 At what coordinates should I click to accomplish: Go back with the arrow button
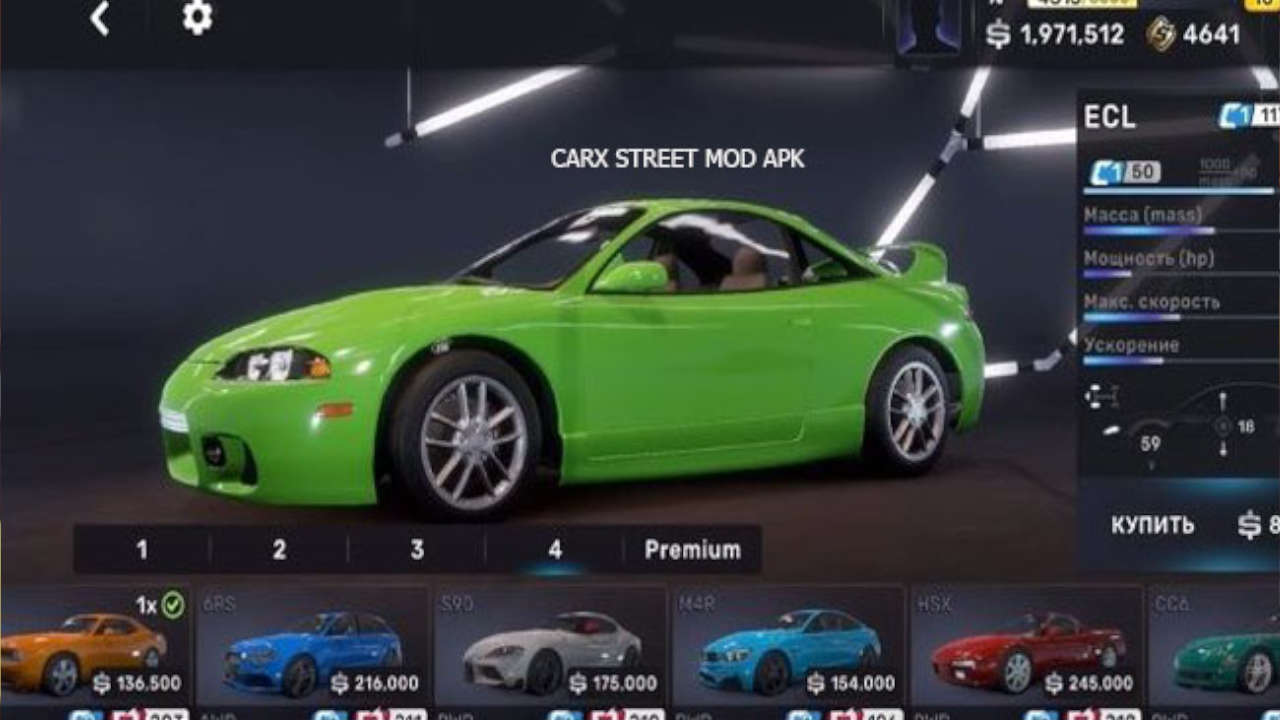tap(99, 19)
